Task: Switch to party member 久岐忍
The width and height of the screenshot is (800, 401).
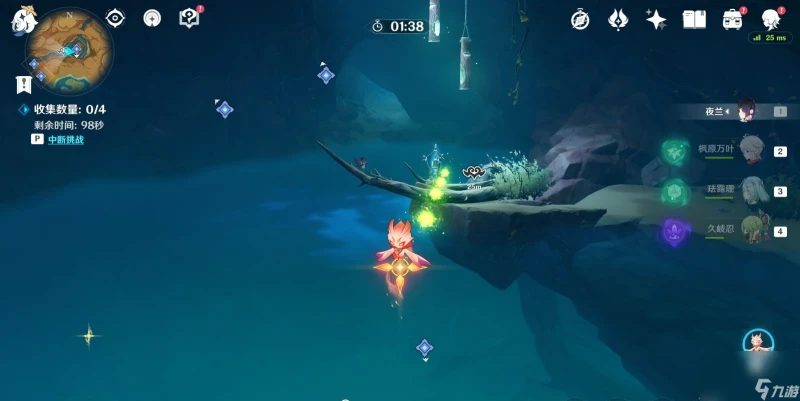Action: (751, 230)
